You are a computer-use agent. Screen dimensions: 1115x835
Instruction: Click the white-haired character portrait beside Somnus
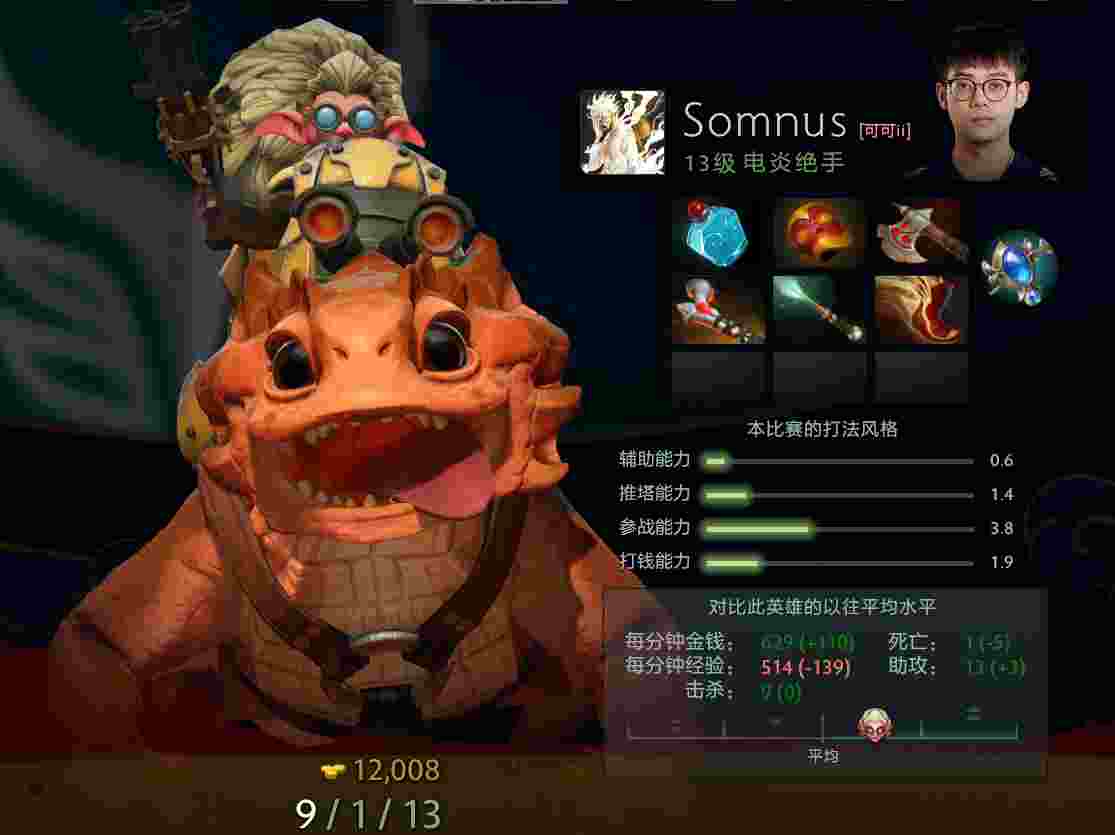[x=622, y=132]
